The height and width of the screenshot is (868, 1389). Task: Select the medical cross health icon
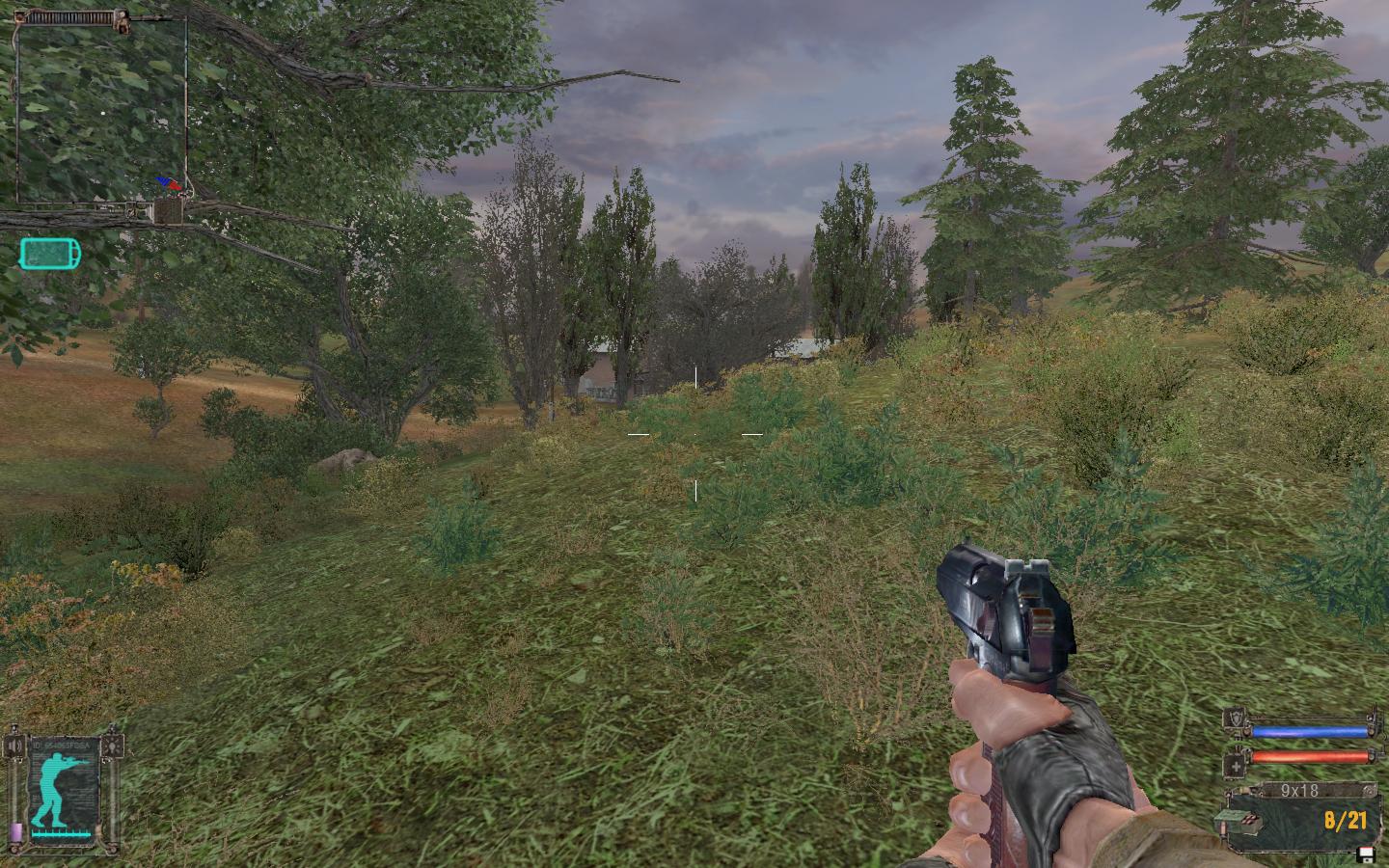point(1235,765)
